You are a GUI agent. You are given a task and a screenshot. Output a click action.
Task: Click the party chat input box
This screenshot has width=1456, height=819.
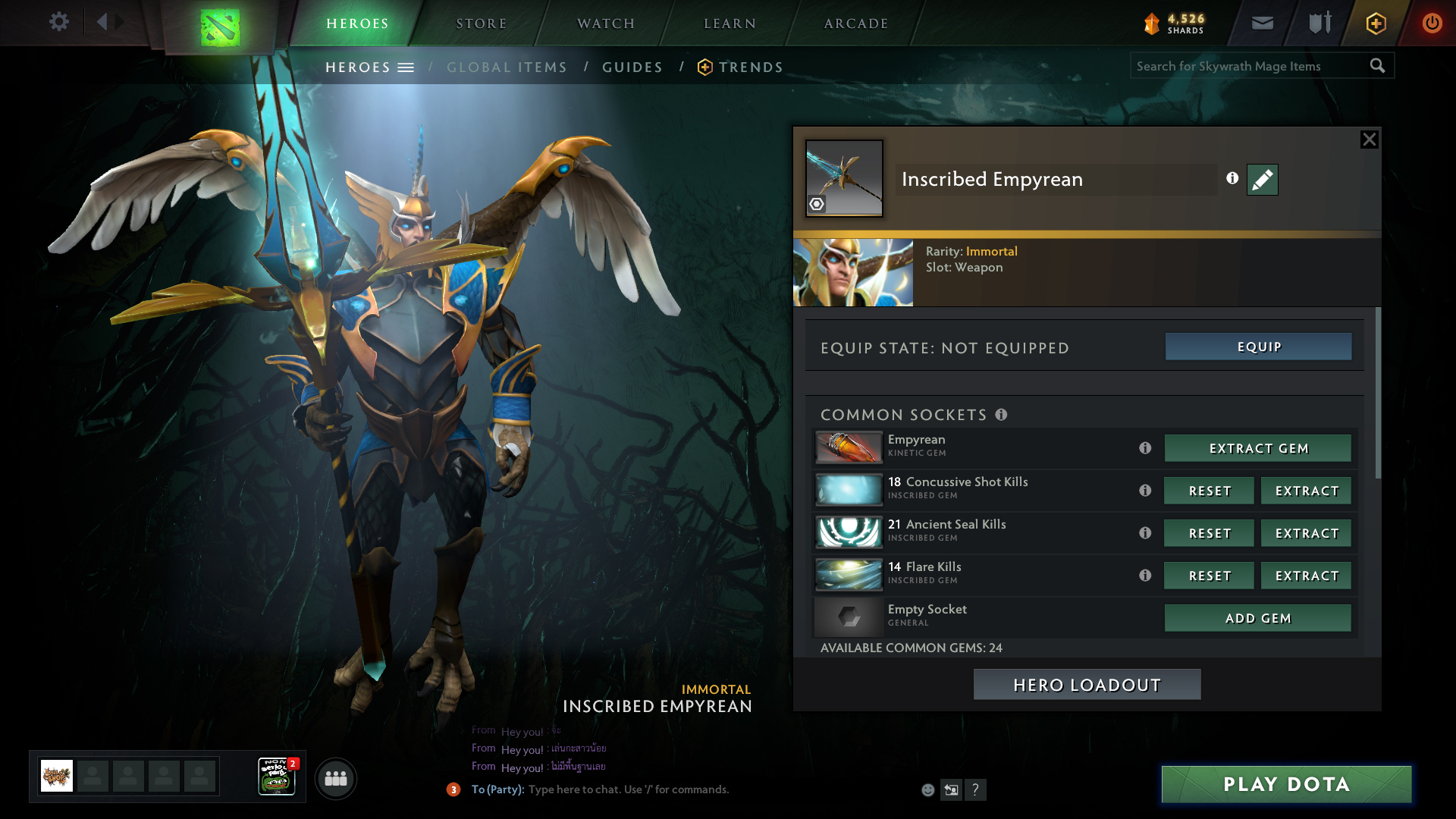coord(682,789)
